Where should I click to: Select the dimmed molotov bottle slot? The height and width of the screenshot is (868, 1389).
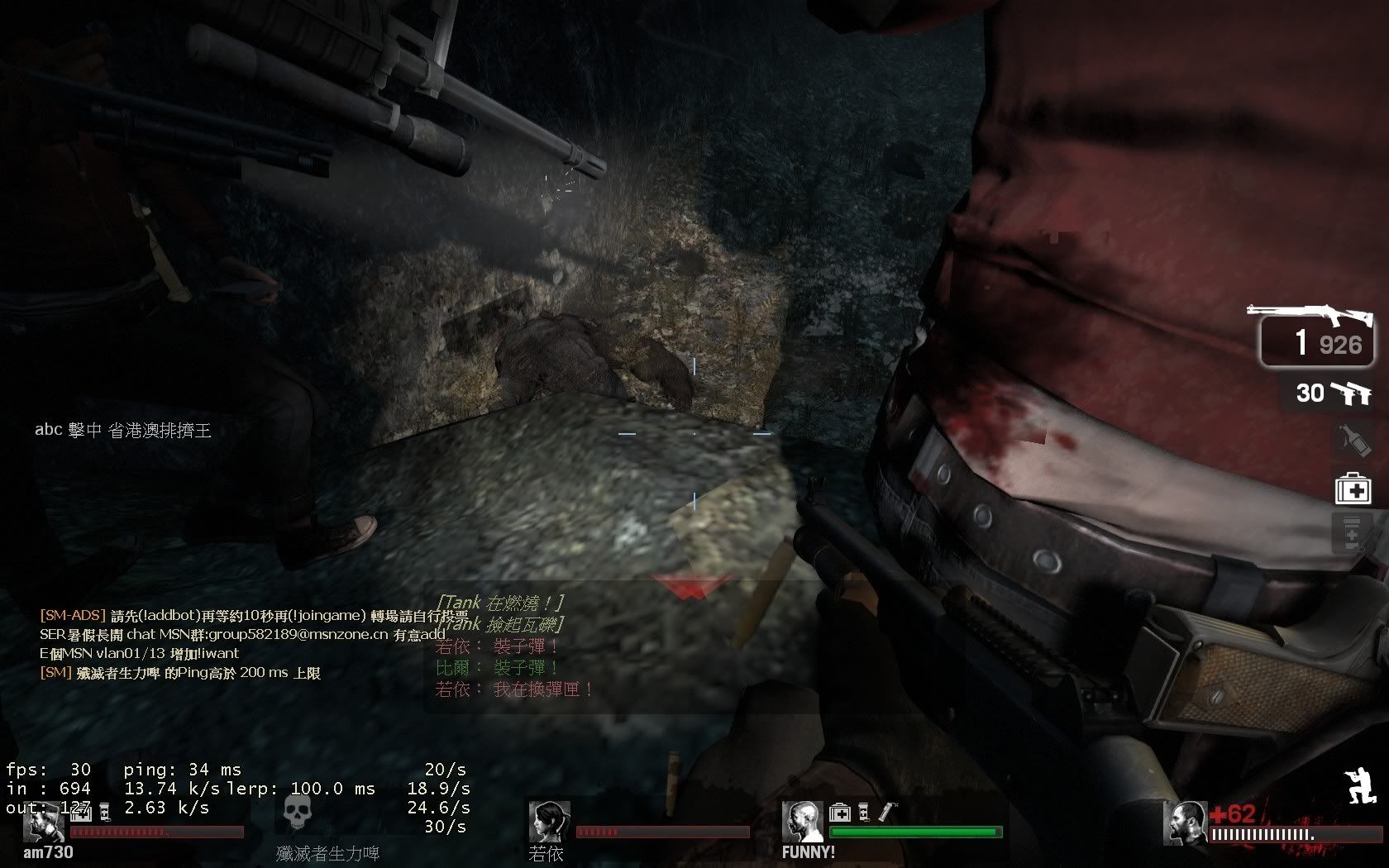1353,441
